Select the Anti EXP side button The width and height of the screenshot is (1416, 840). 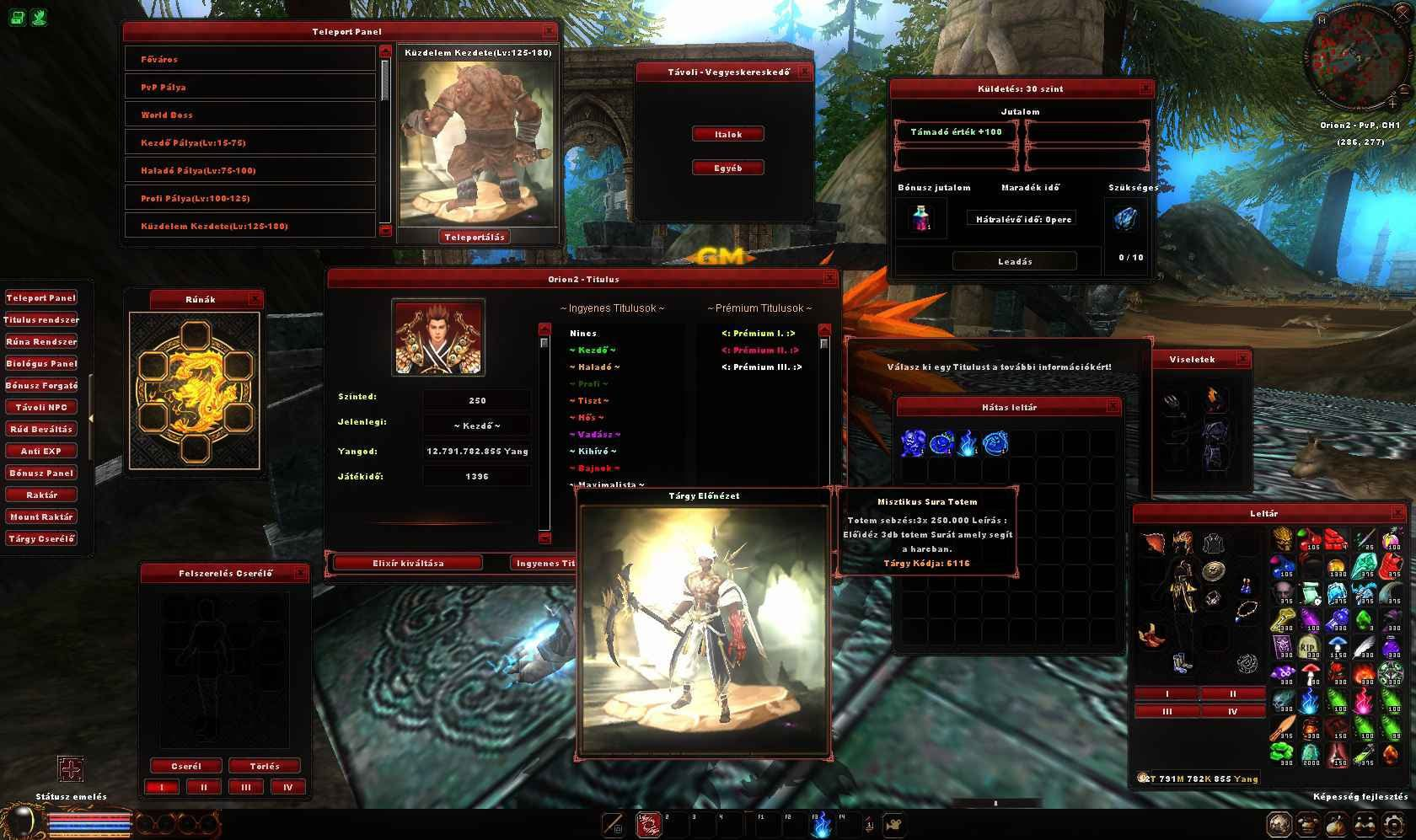tap(41, 451)
